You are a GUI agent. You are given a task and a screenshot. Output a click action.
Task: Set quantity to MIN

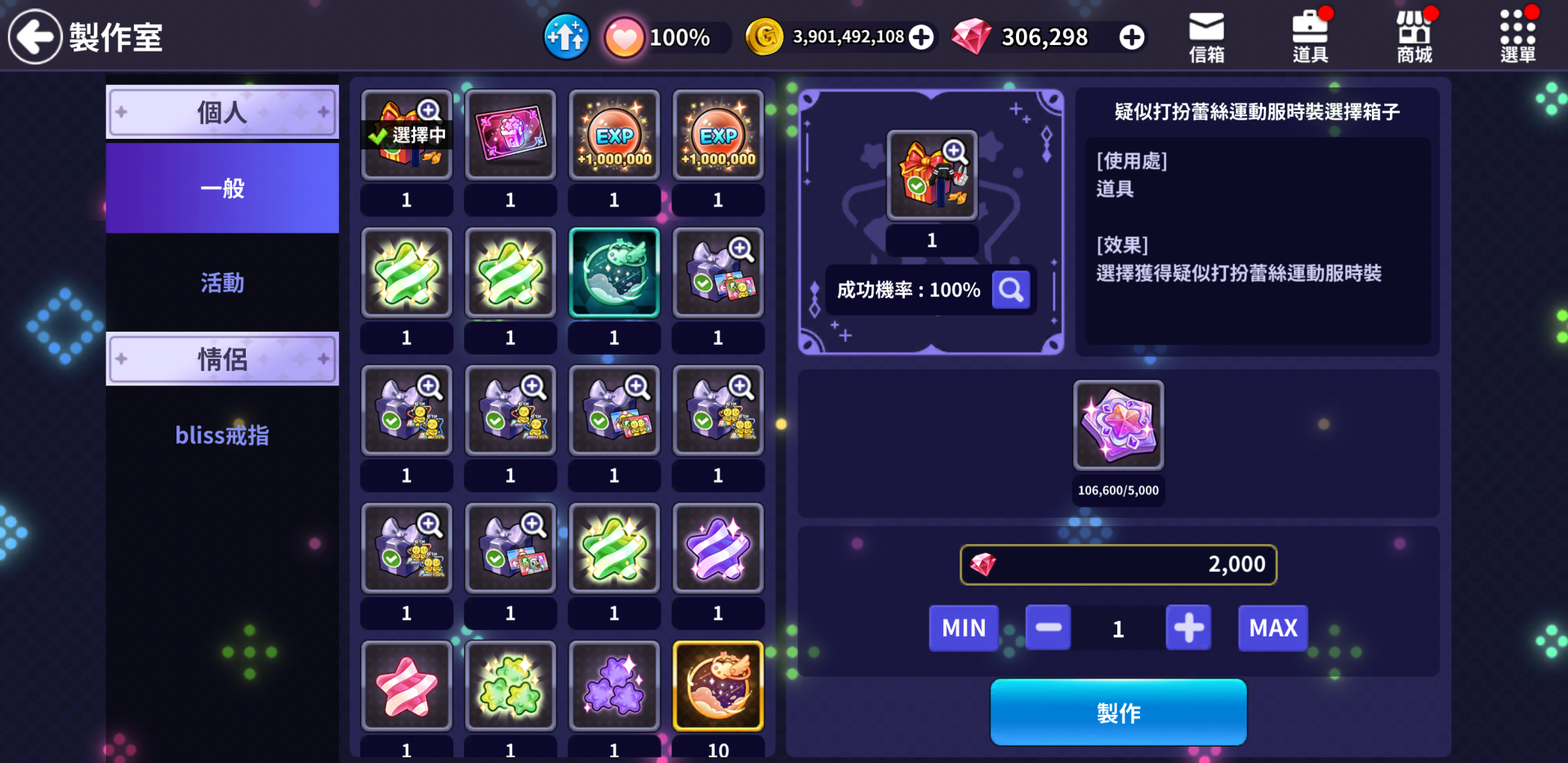point(964,628)
